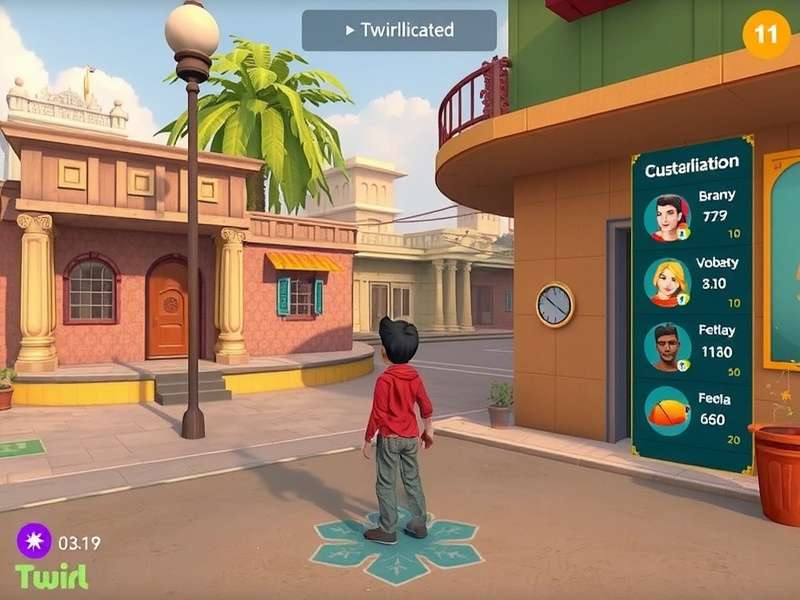
Task: Activate the purple star ability icon
Action: (x=33, y=542)
